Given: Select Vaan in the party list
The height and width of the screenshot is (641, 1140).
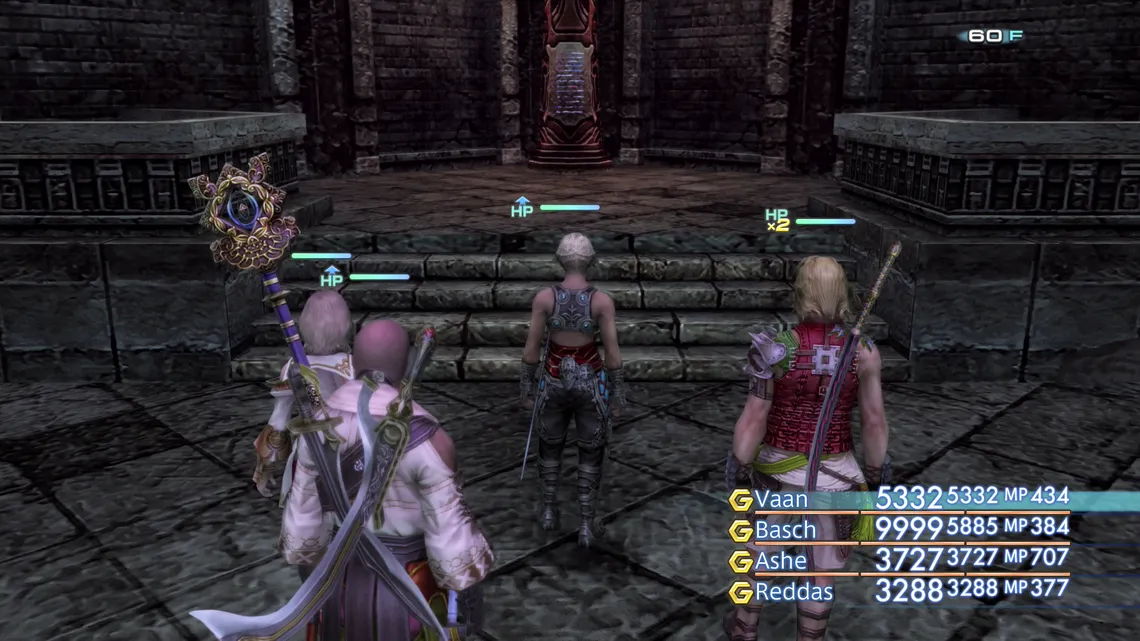Looking at the screenshot, I should click(782, 499).
